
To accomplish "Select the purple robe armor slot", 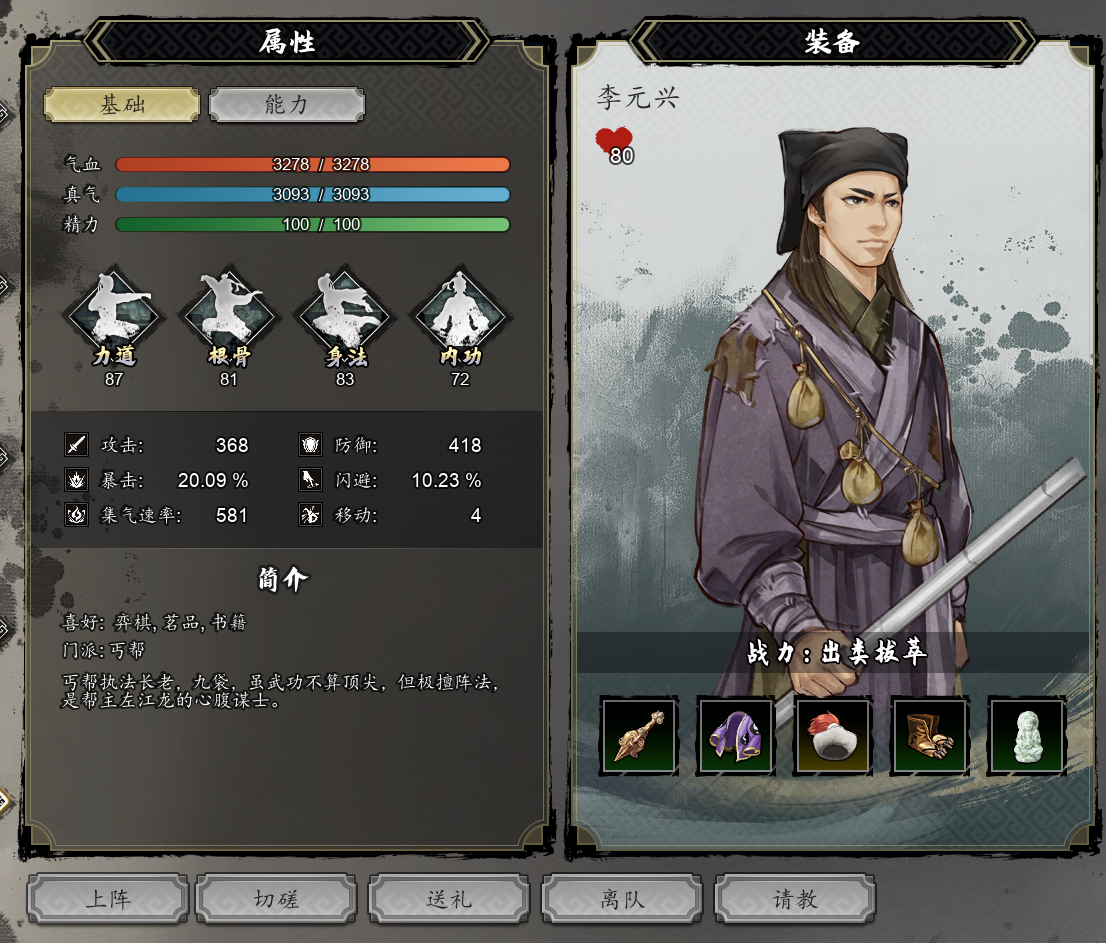I will 736,737.
